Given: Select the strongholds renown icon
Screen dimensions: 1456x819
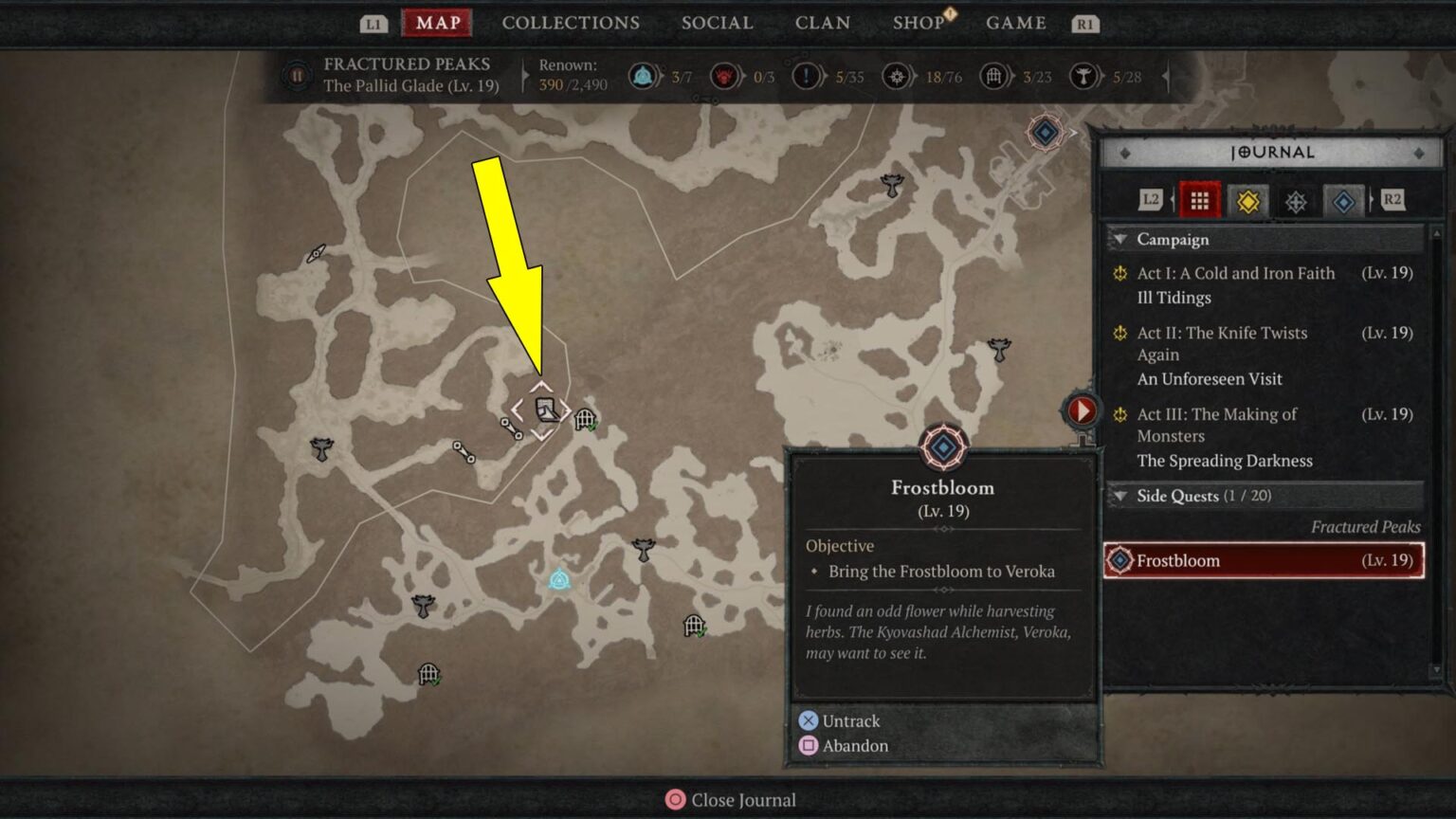Looking at the screenshot, I should point(1082,77).
